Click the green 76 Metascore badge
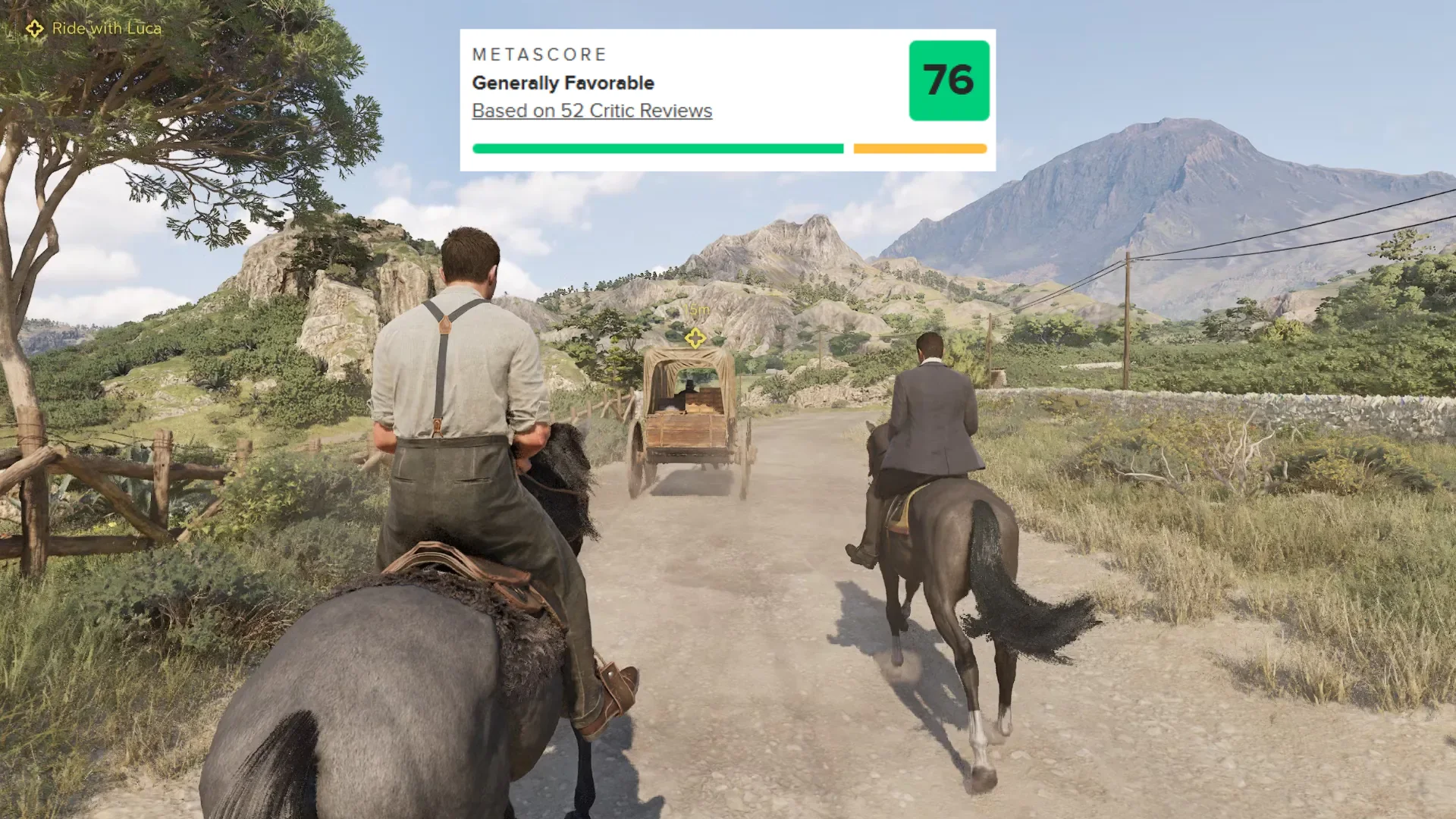The image size is (1456, 819). click(x=949, y=80)
